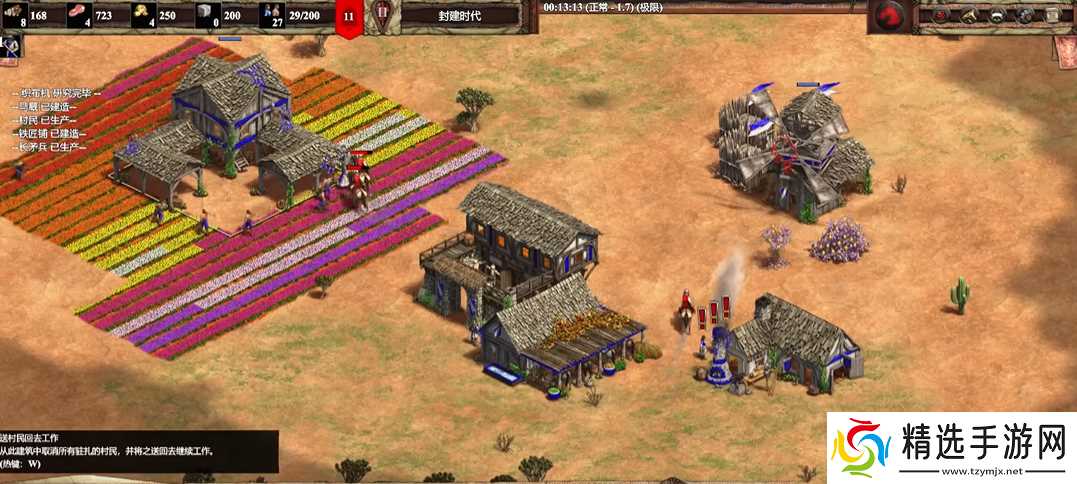The image size is (1077, 484).
Task: Open the scroll icon menu
Action: [x=1052, y=15]
